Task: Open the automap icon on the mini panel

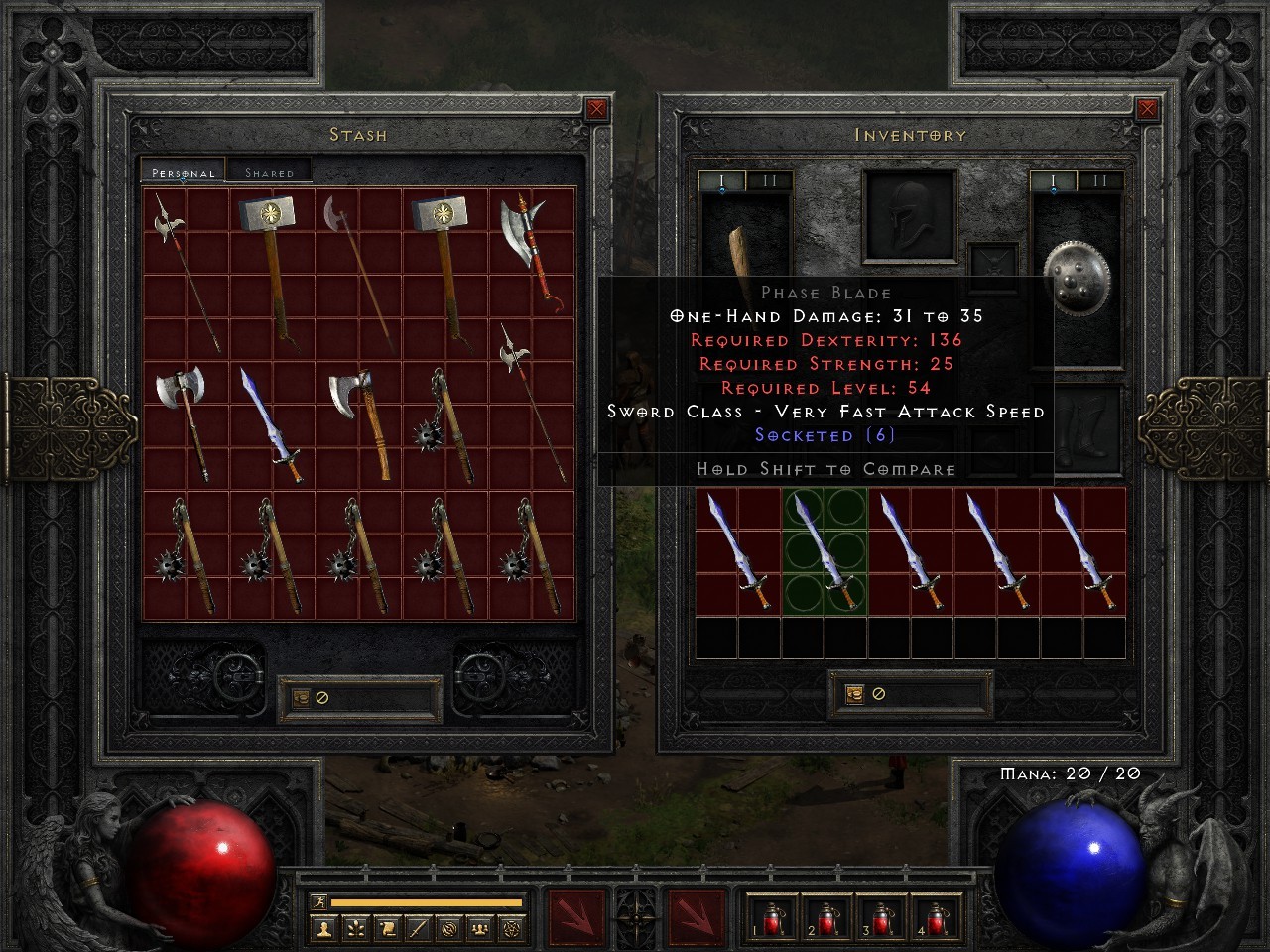Action: (x=450, y=930)
